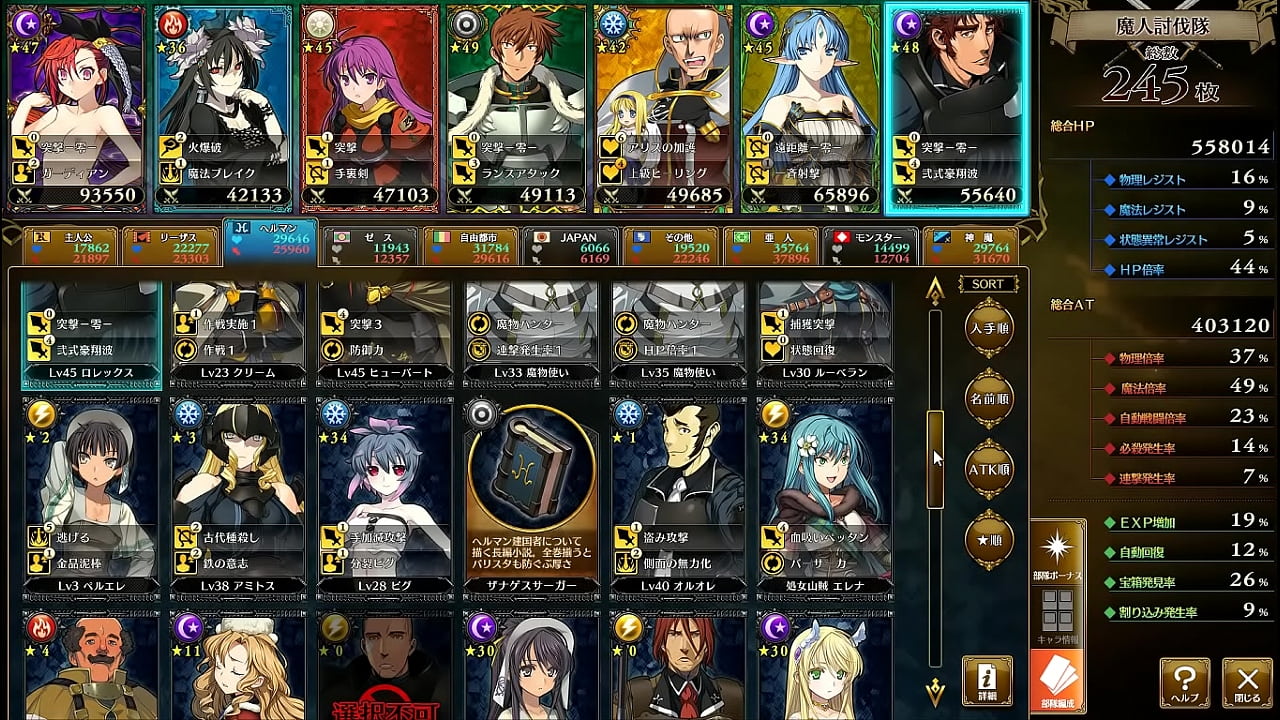Sort cards by ★順 rarity
This screenshot has height=720, width=1280.
(x=988, y=539)
